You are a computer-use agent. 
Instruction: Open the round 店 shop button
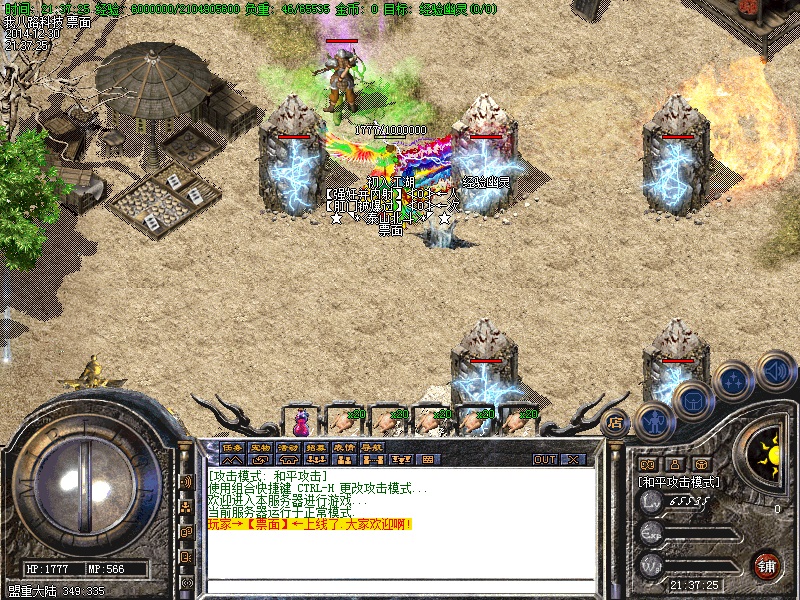pyautogui.click(x=616, y=422)
